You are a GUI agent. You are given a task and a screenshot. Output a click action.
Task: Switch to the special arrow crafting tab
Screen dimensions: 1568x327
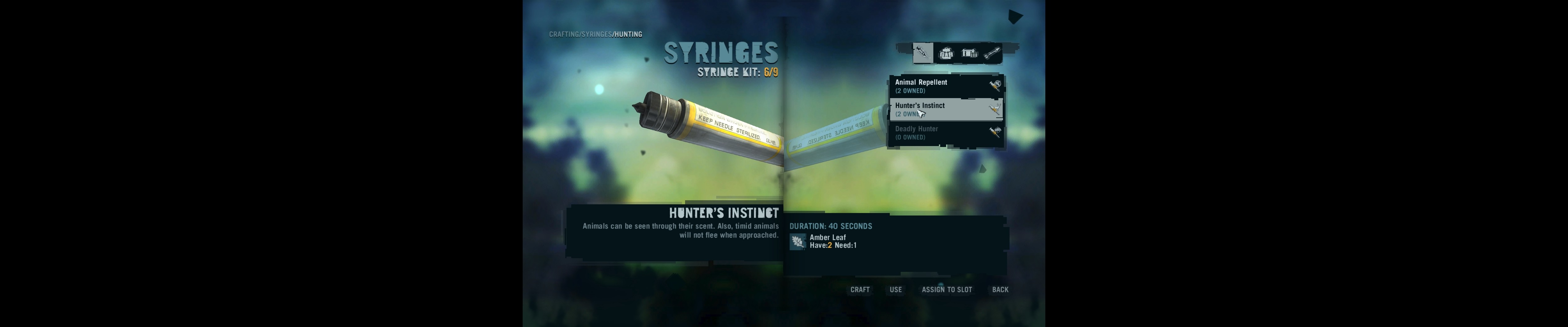click(x=992, y=54)
